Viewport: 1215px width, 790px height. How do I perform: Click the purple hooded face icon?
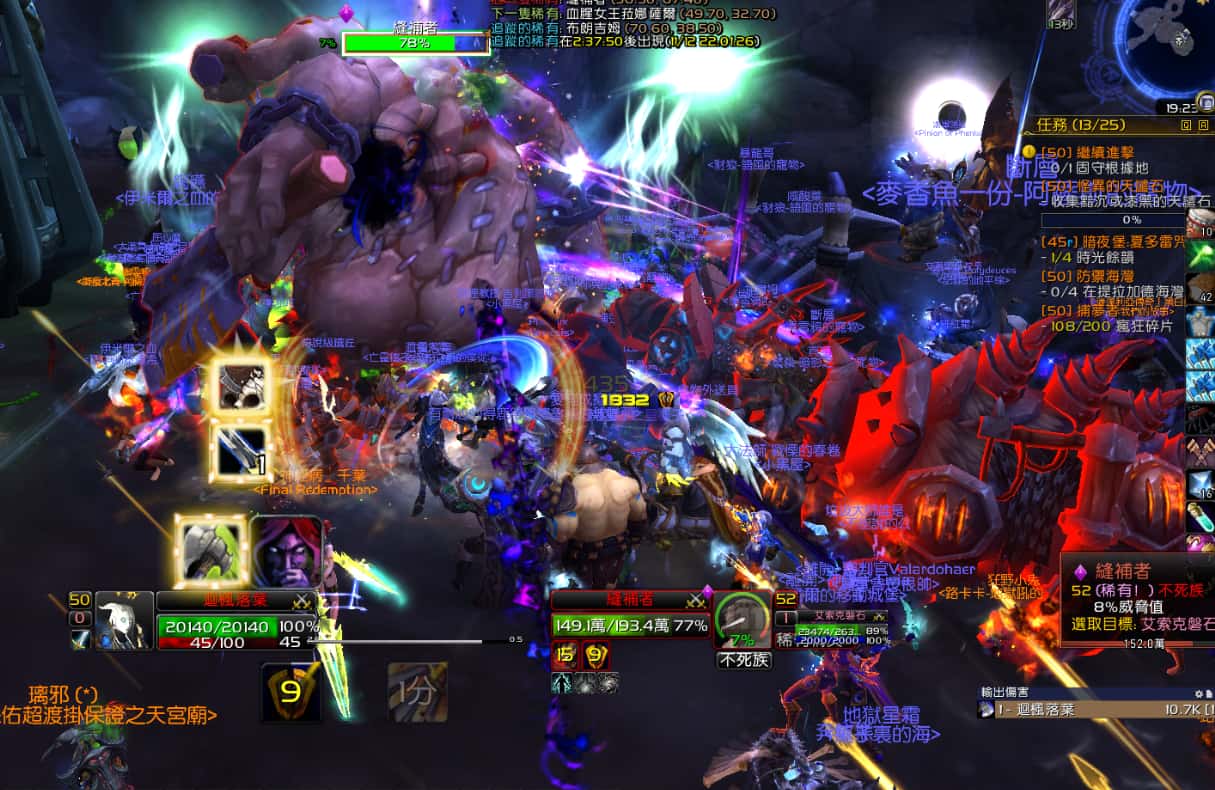click(x=286, y=551)
